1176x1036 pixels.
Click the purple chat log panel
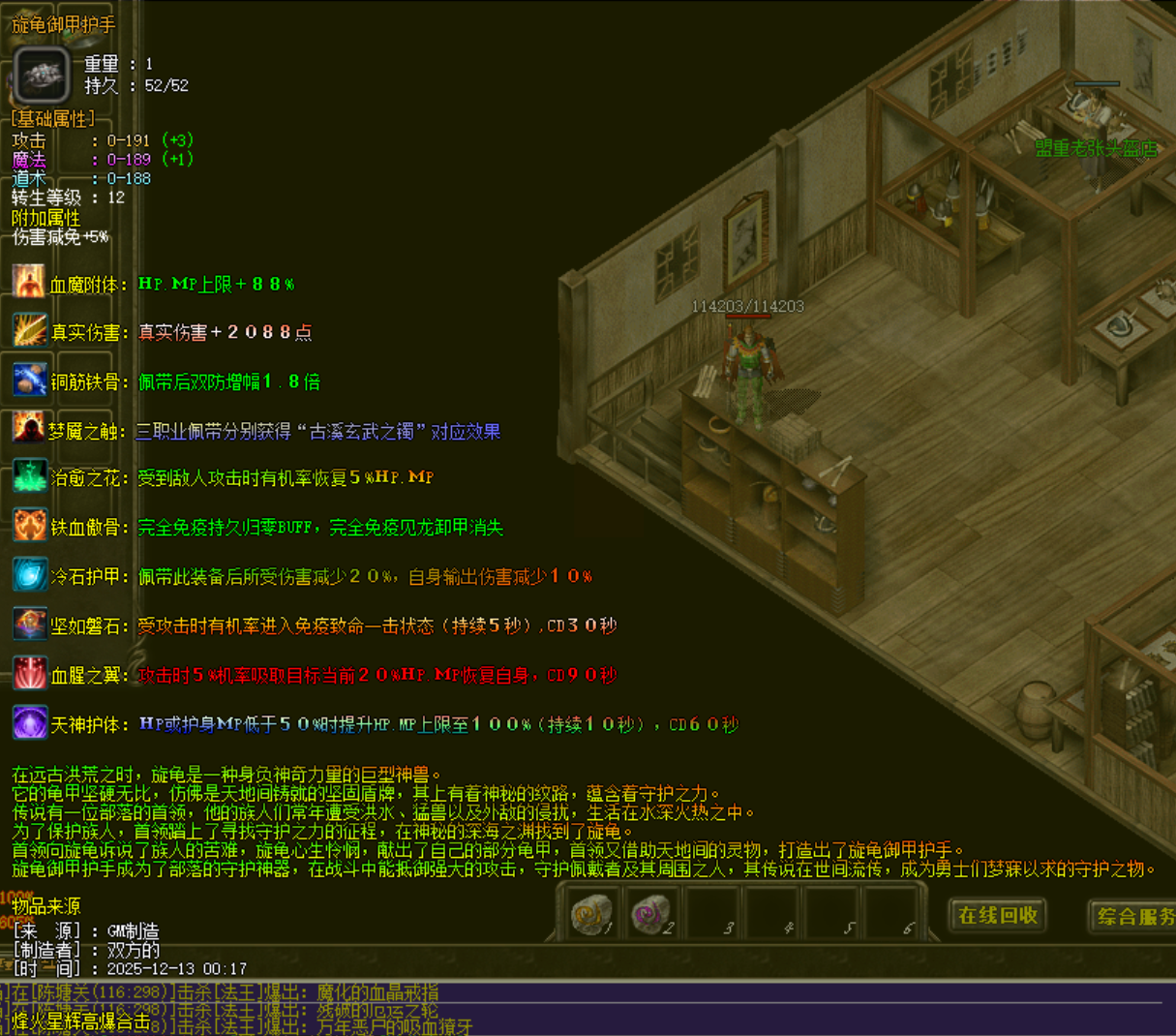678,1007
